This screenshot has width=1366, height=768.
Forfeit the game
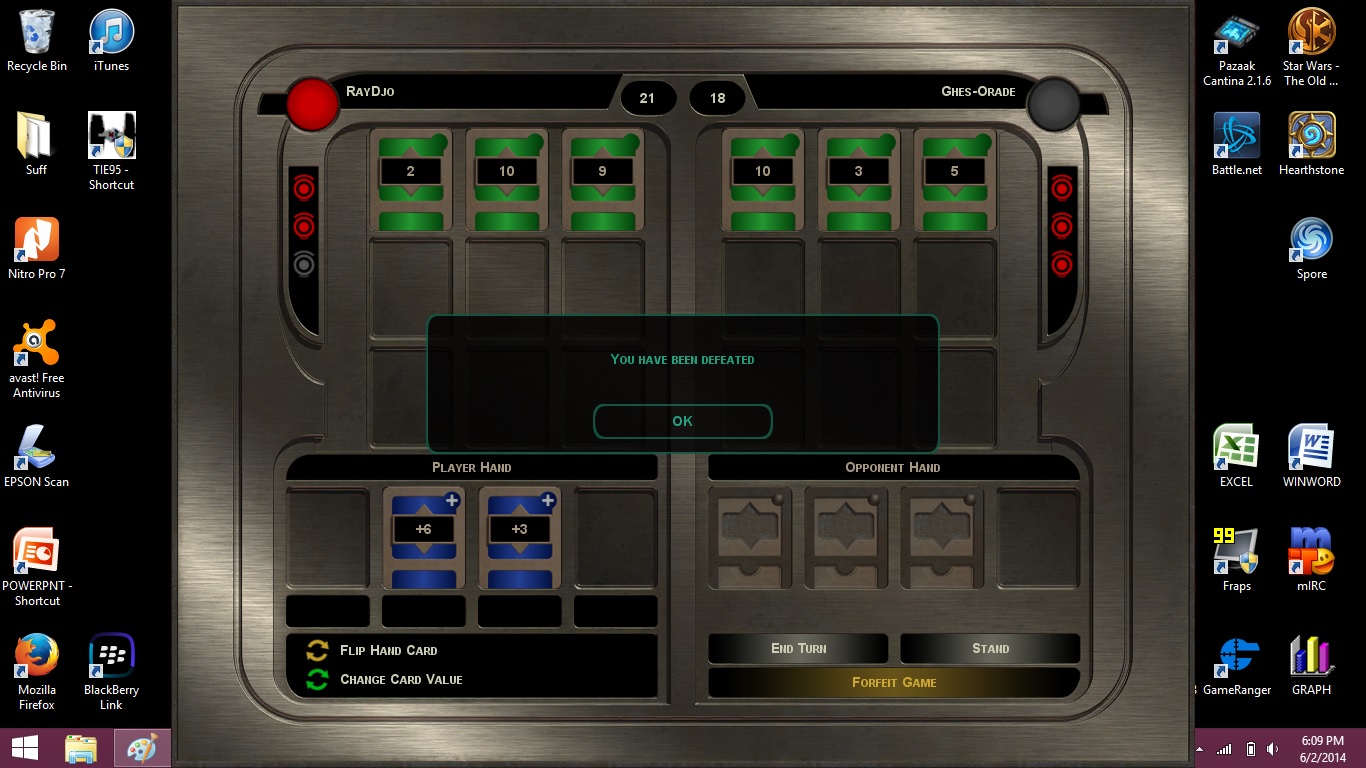(x=894, y=682)
